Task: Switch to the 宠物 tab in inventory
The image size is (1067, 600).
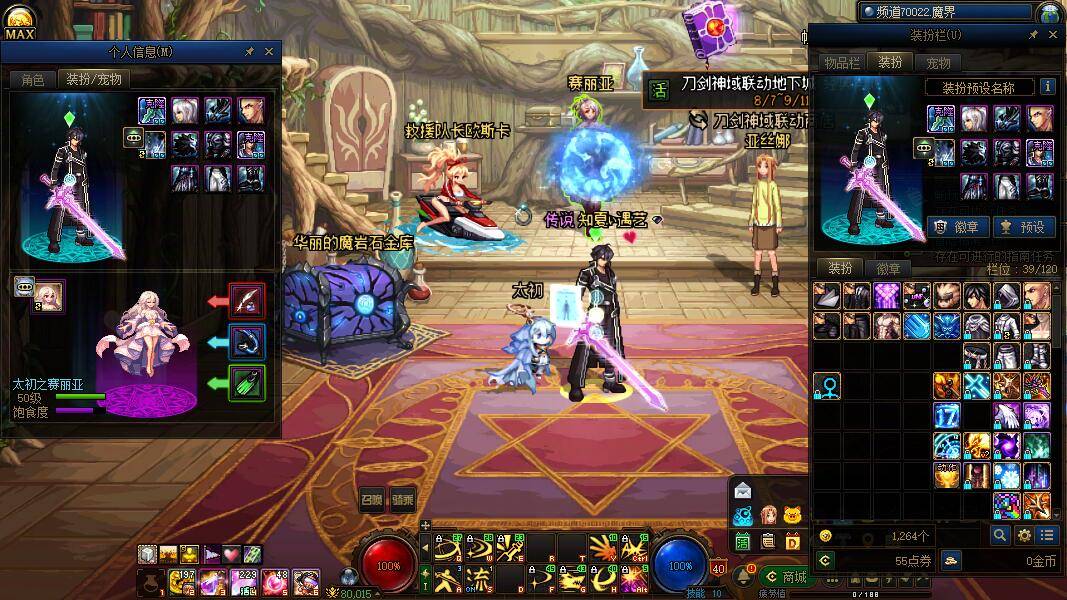Action: point(937,63)
